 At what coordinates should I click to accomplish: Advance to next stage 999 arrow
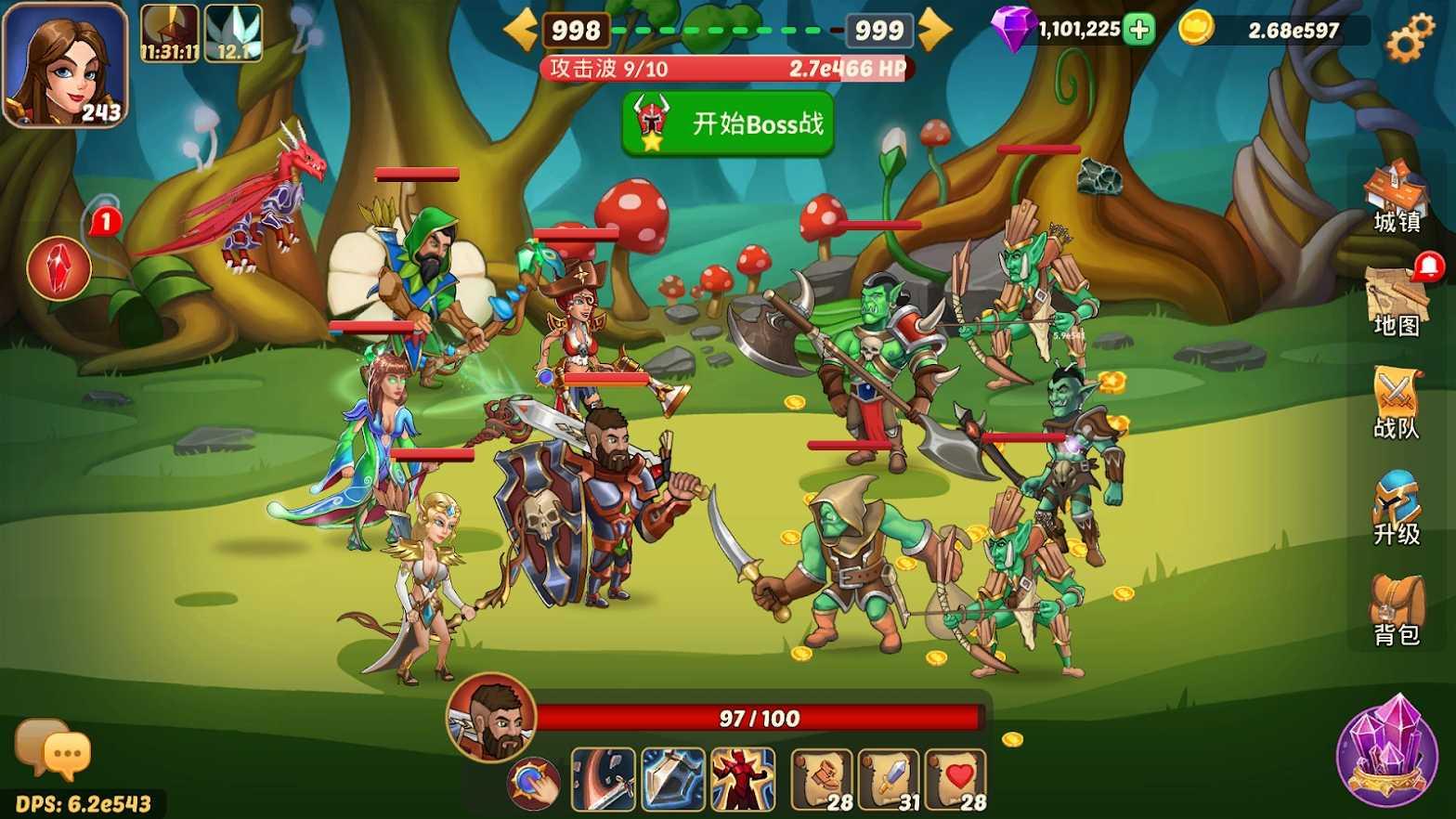pos(935,30)
